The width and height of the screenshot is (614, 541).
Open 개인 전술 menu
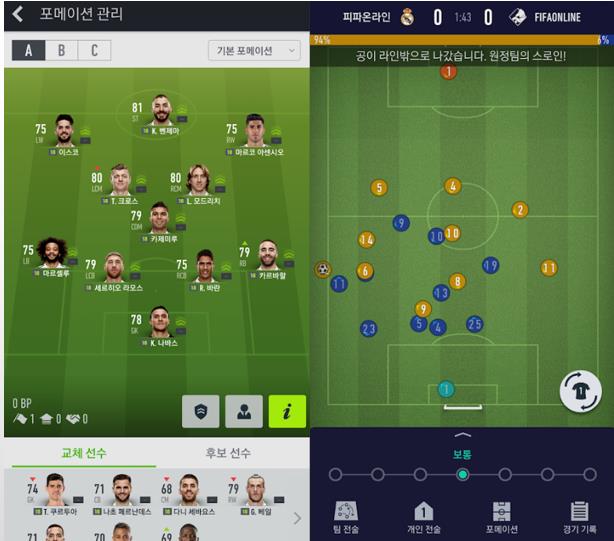click(x=423, y=517)
